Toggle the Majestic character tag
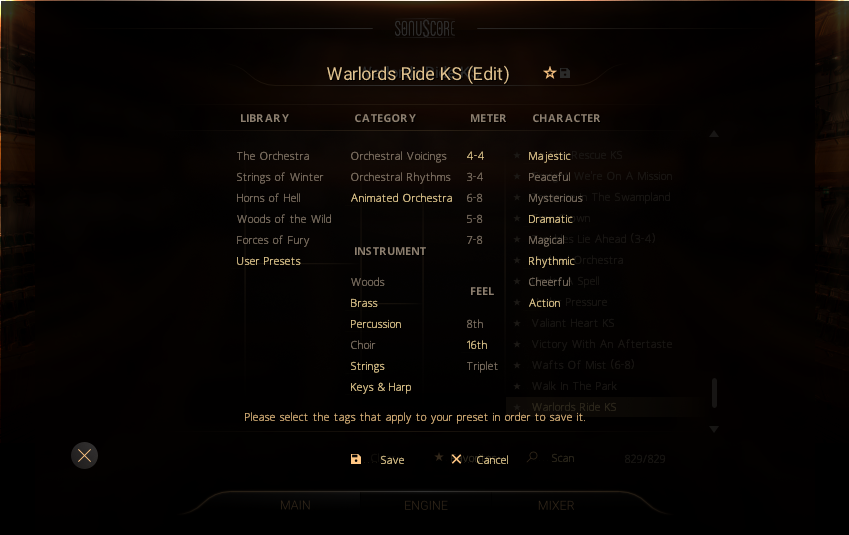 tap(549, 156)
